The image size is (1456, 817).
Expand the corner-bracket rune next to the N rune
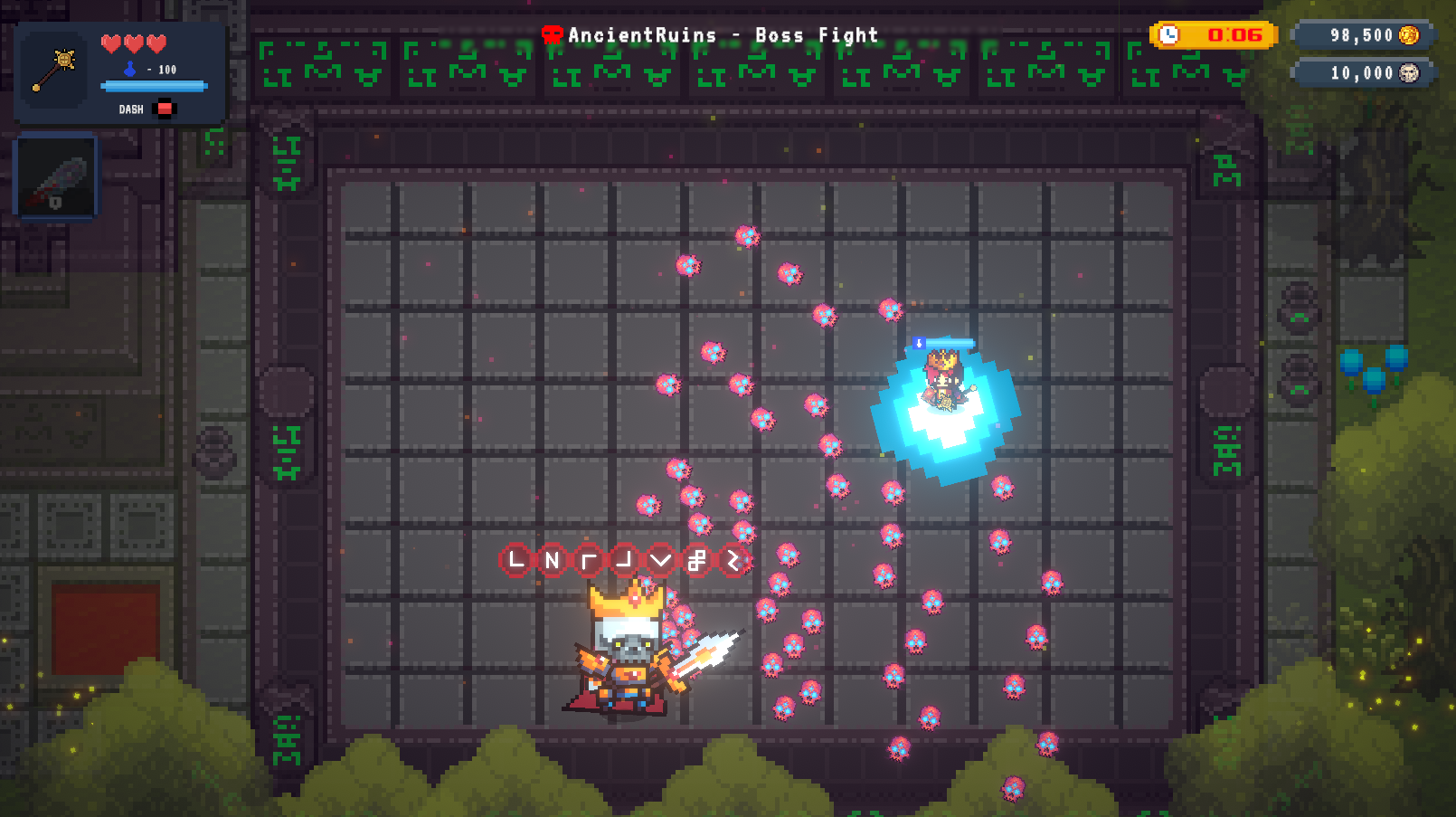coord(591,559)
